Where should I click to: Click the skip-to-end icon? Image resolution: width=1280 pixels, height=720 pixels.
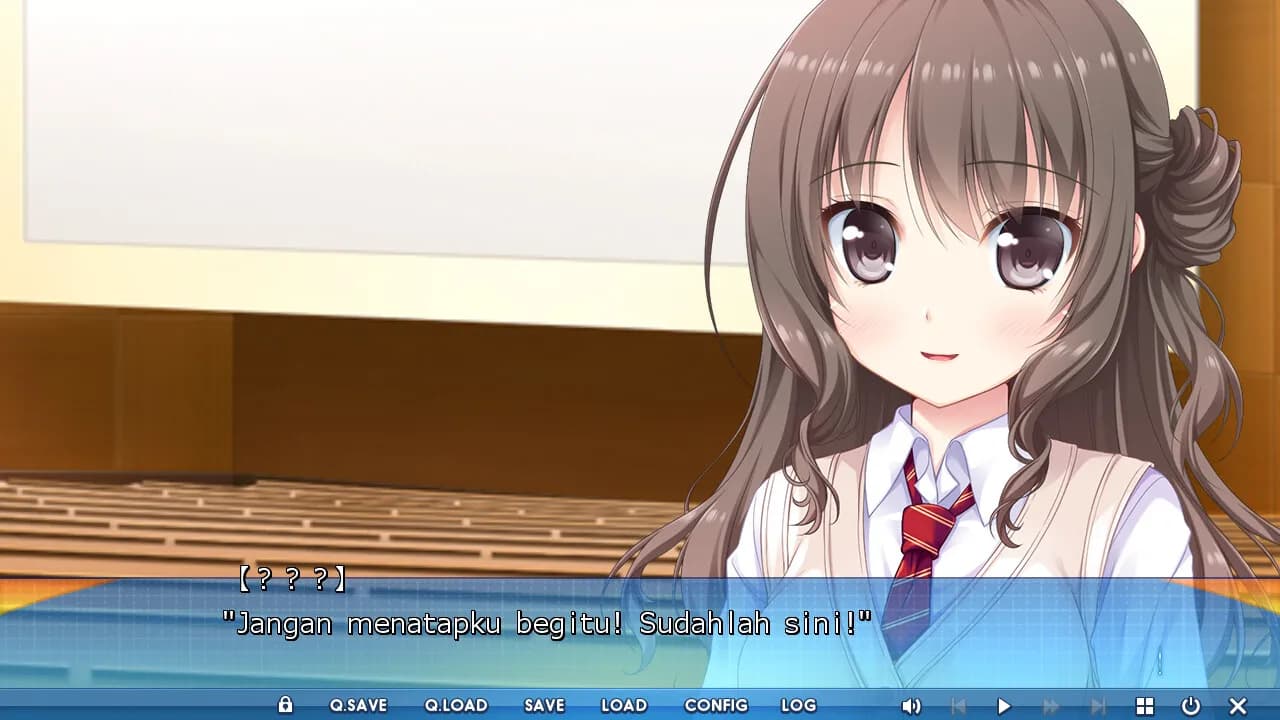pos(1100,705)
